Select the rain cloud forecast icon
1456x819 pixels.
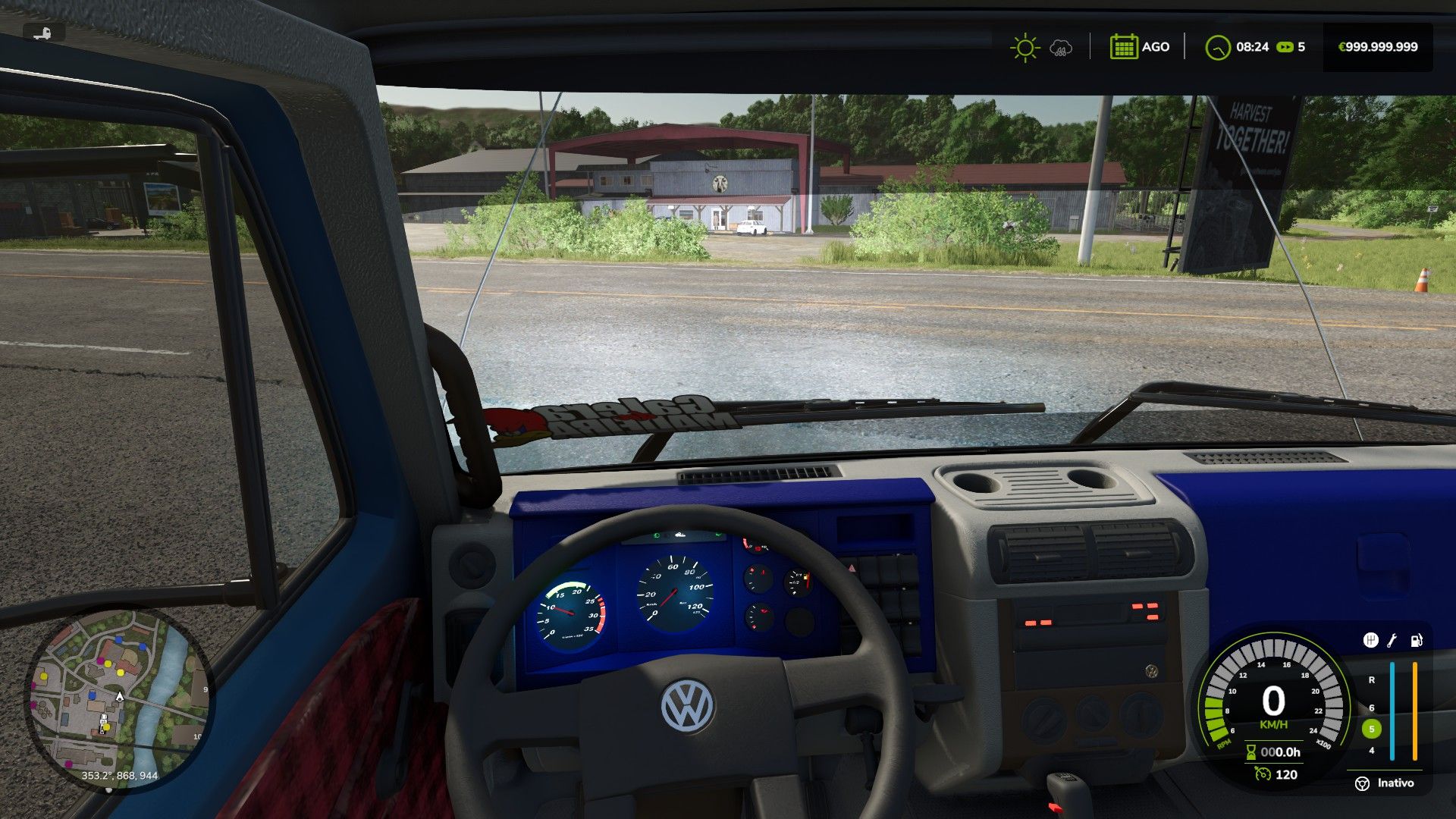click(1061, 48)
